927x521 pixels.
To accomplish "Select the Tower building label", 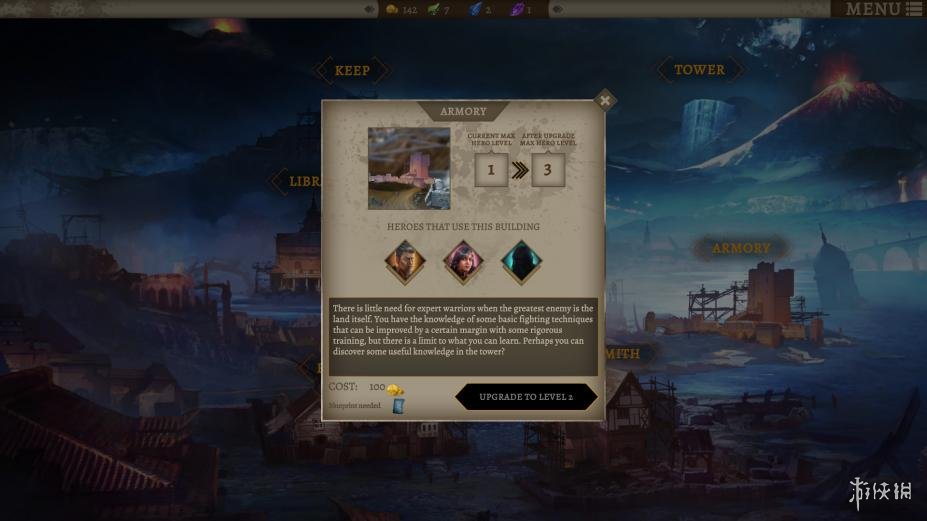I will pyautogui.click(x=699, y=70).
